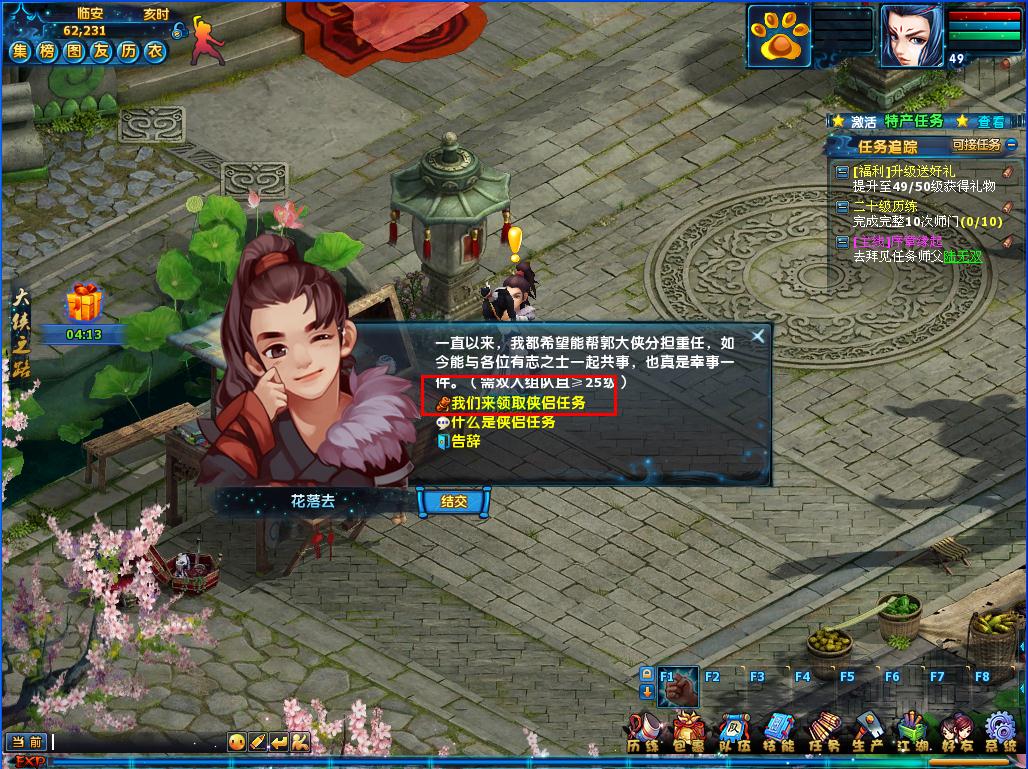Click the gift box timer icon
The width and height of the screenshot is (1028, 769).
(84, 302)
